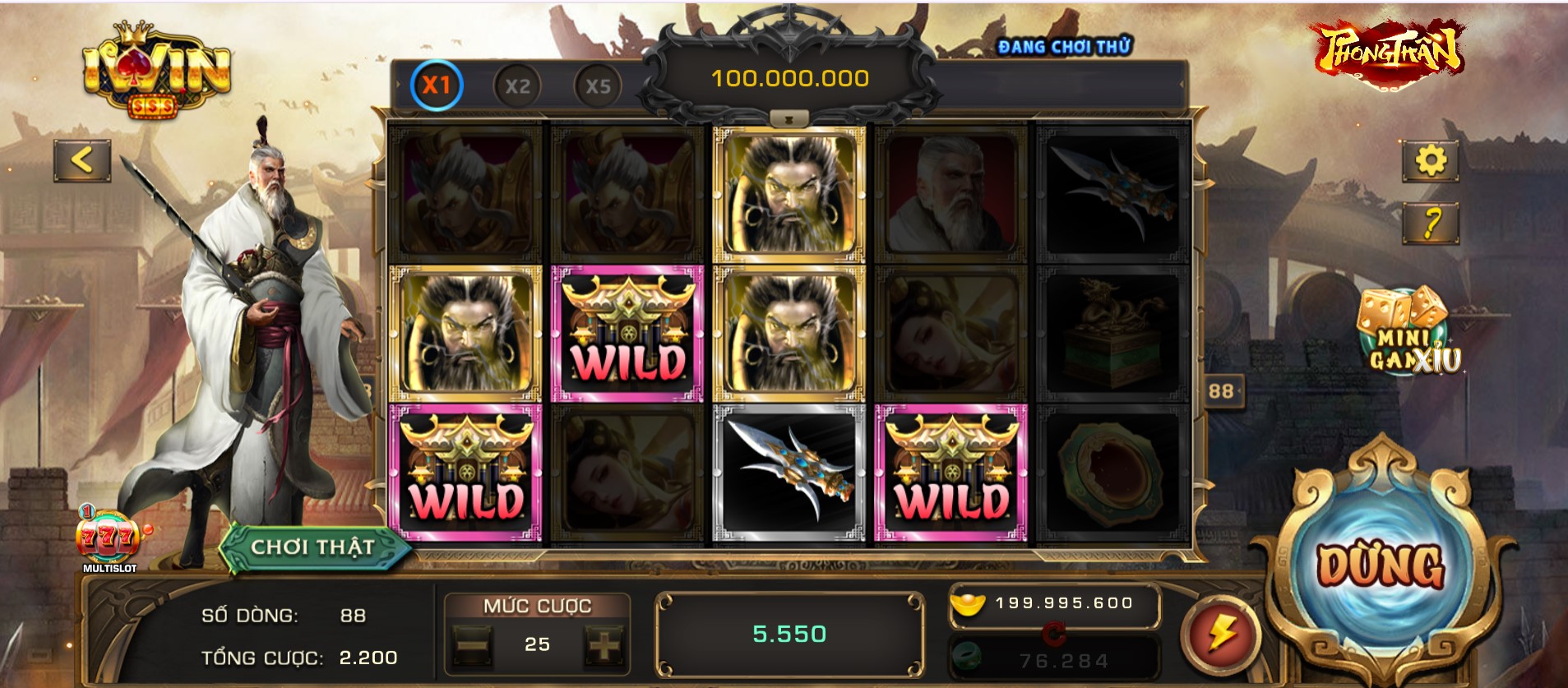The height and width of the screenshot is (688, 1568).
Task: Switch to real play with CHƠI THẬT
Action: coord(312,547)
